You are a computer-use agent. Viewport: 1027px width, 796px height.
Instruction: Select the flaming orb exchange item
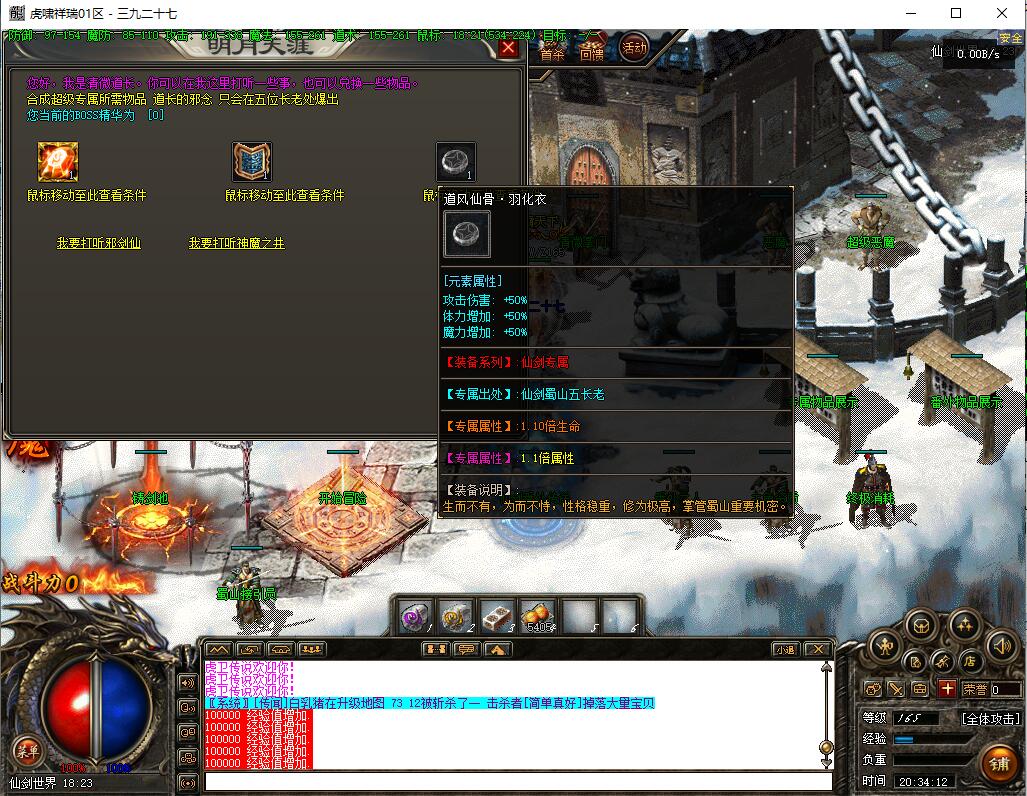58,162
